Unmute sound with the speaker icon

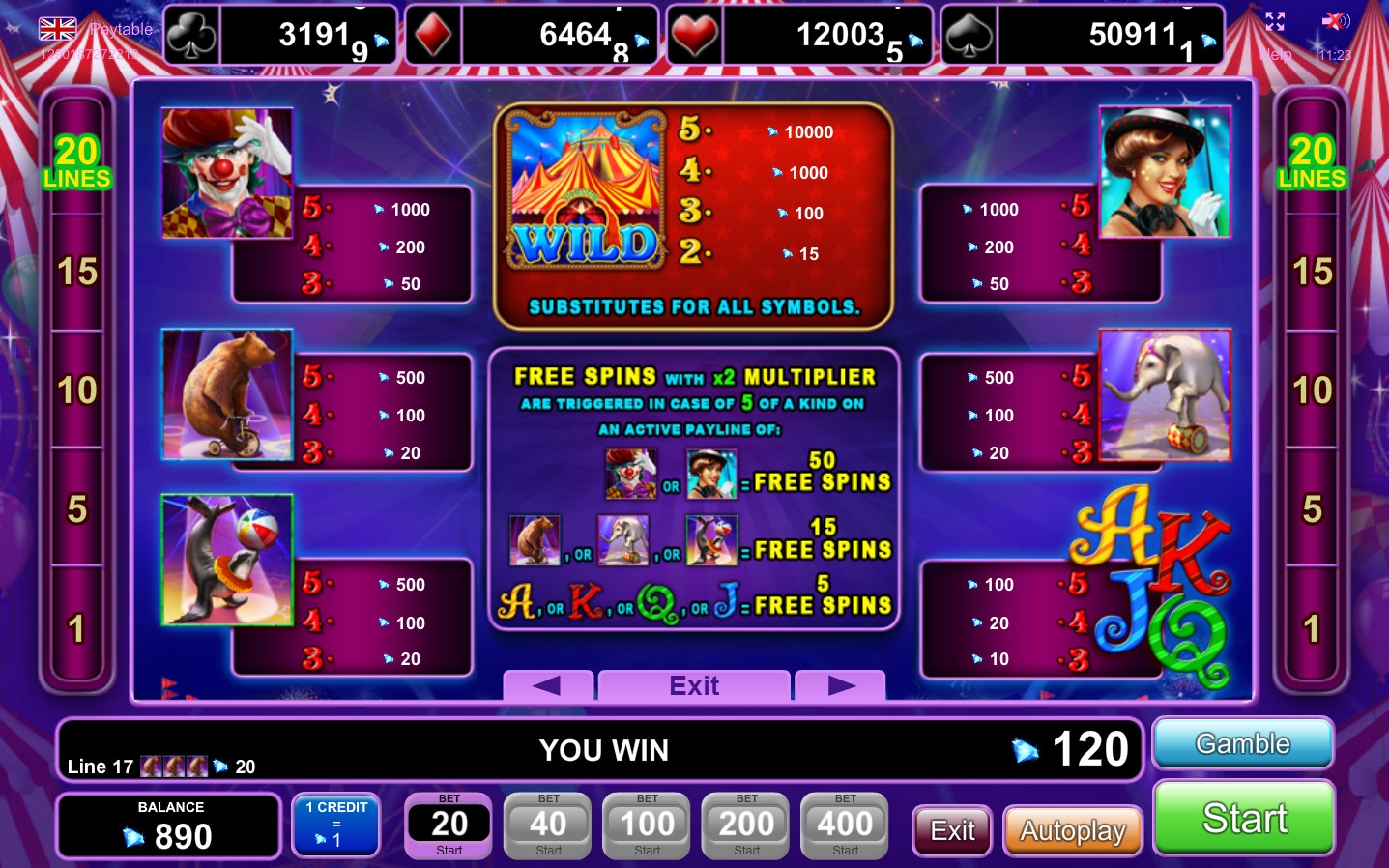pos(1335,21)
